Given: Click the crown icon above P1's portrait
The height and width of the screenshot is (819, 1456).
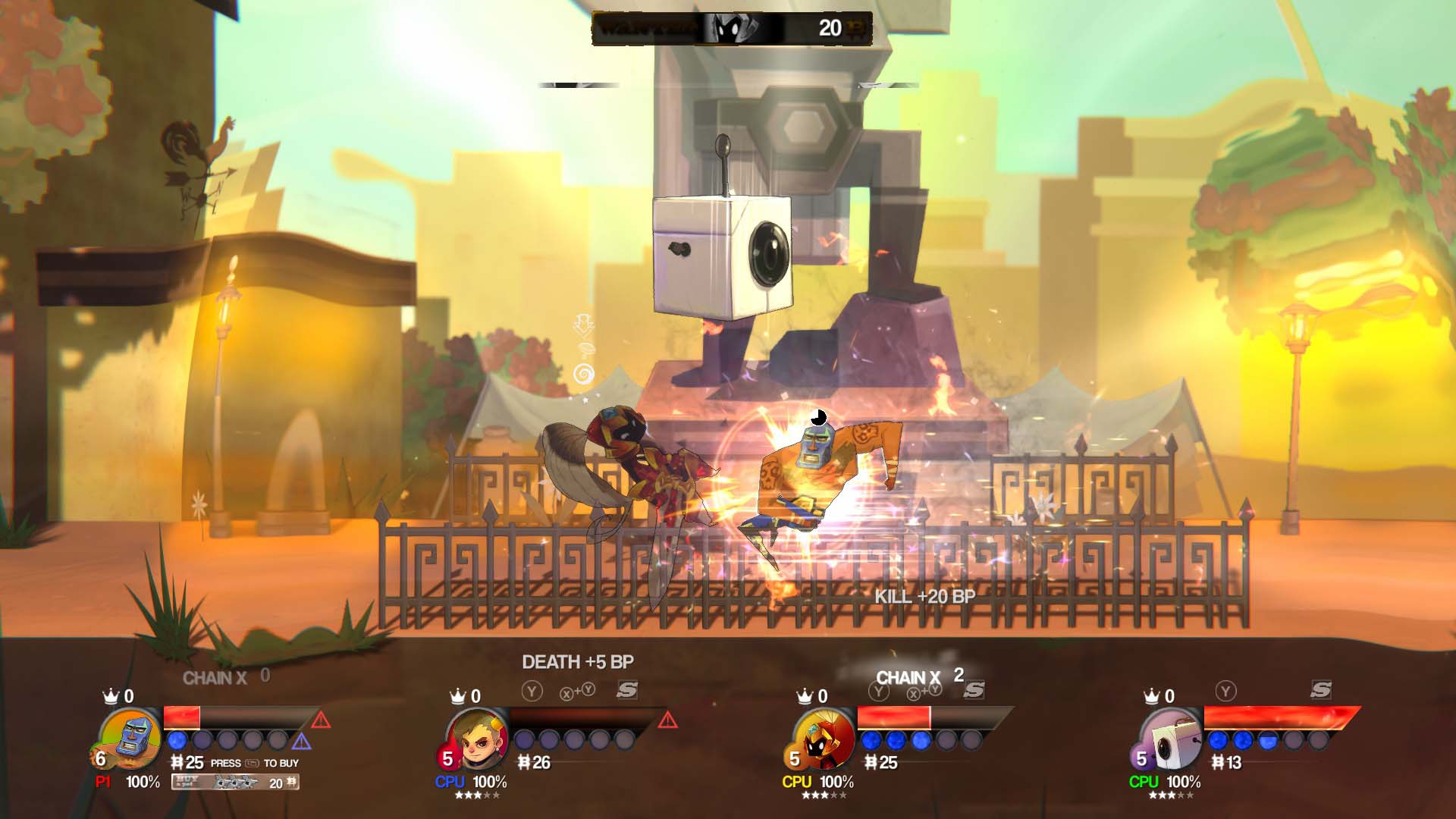Looking at the screenshot, I should pyautogui.click(x=111, y=696).
